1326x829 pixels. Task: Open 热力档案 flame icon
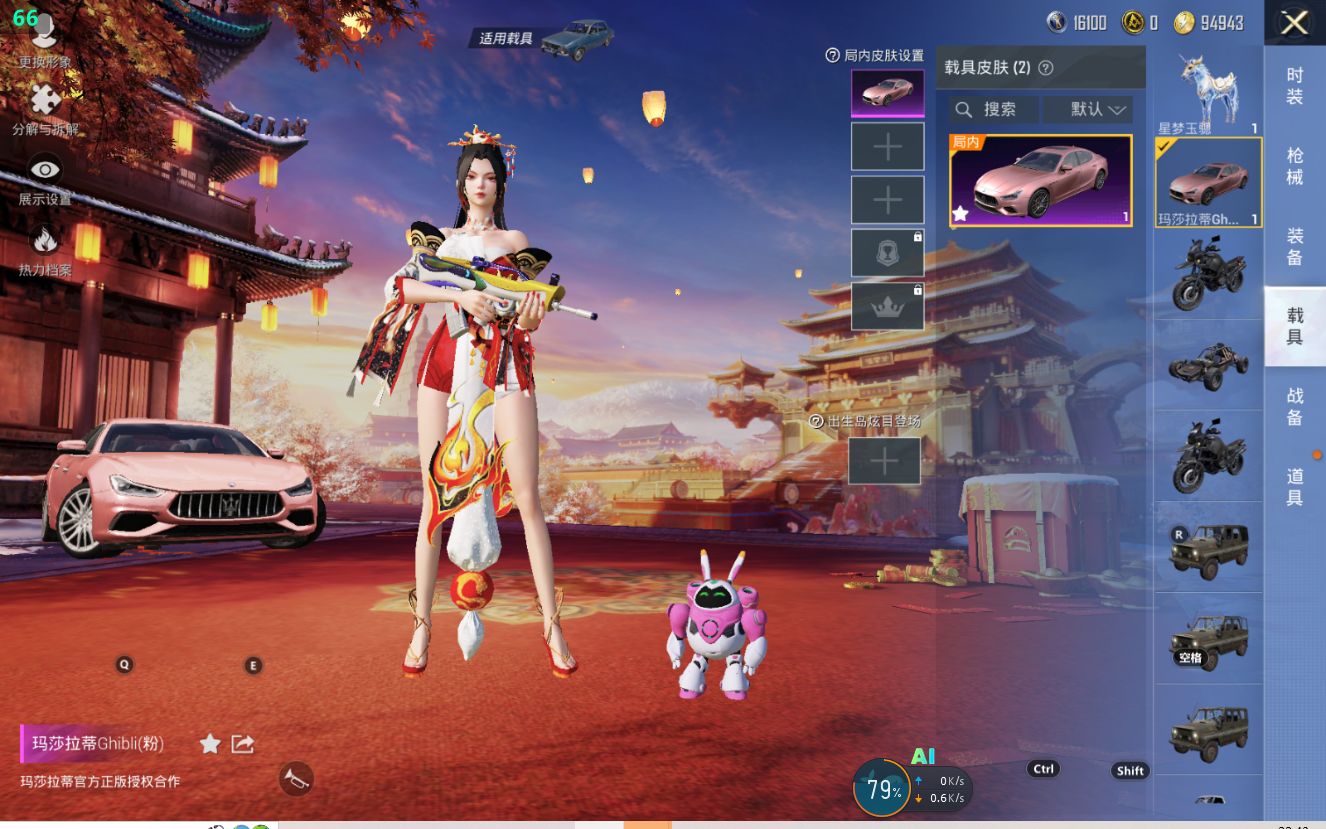(44, 248)
